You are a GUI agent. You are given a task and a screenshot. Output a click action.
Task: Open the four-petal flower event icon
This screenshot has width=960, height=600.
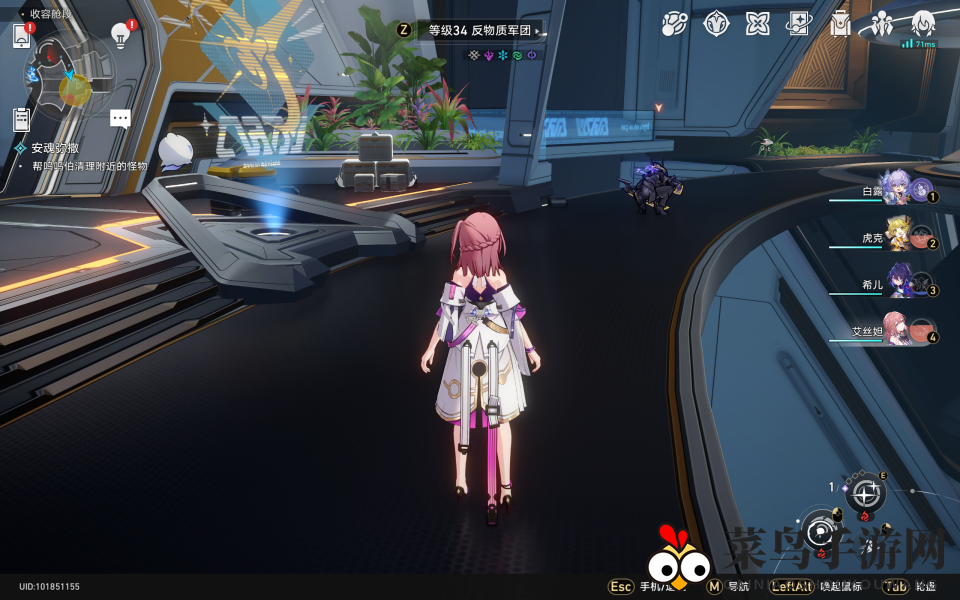757,24
